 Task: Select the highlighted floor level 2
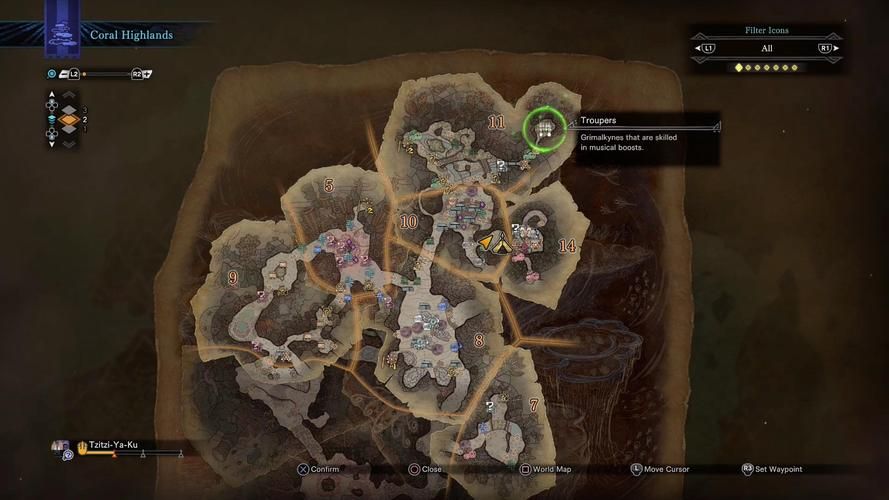(68, 119)
